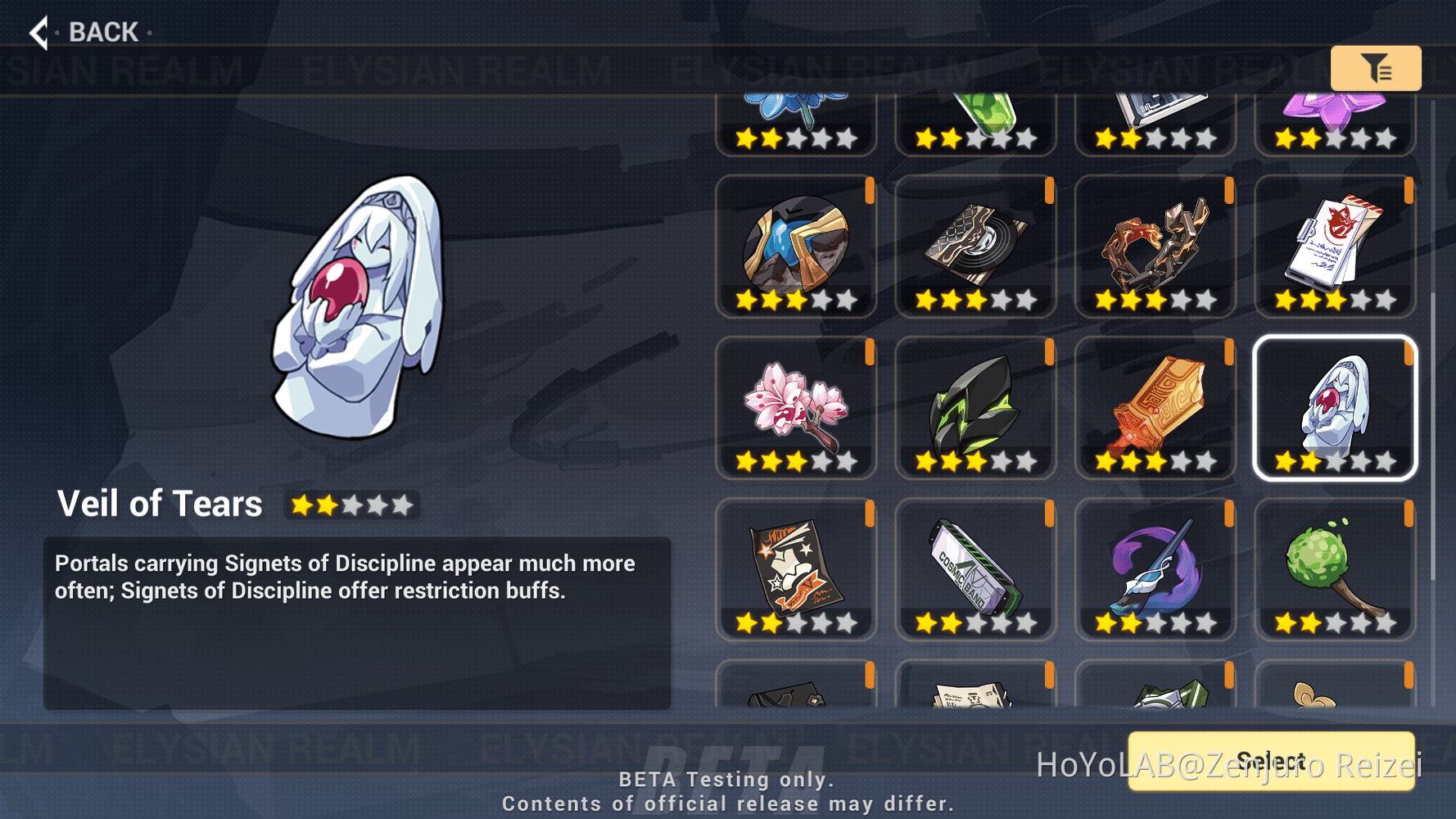Open the filter funnel icon top right
Screen dimensions: 1456x819
[1376, 69]
